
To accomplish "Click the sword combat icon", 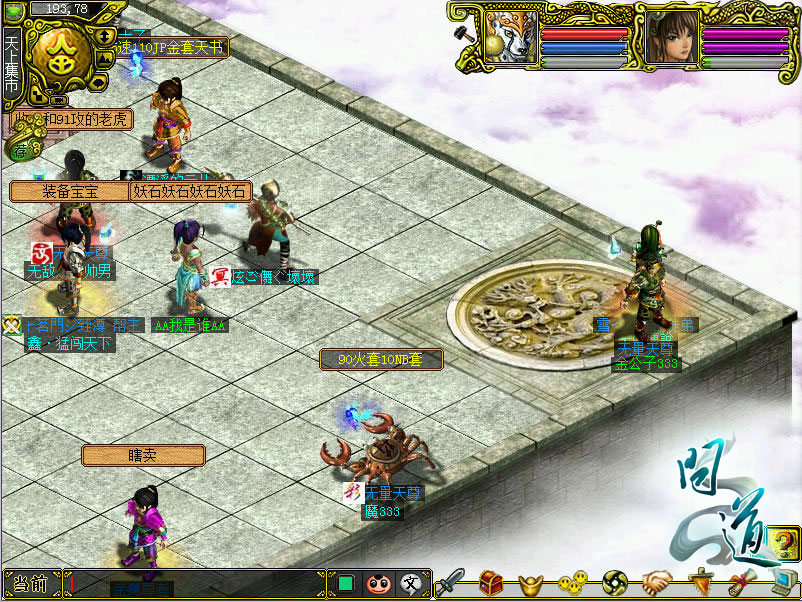I will (450, 582).
